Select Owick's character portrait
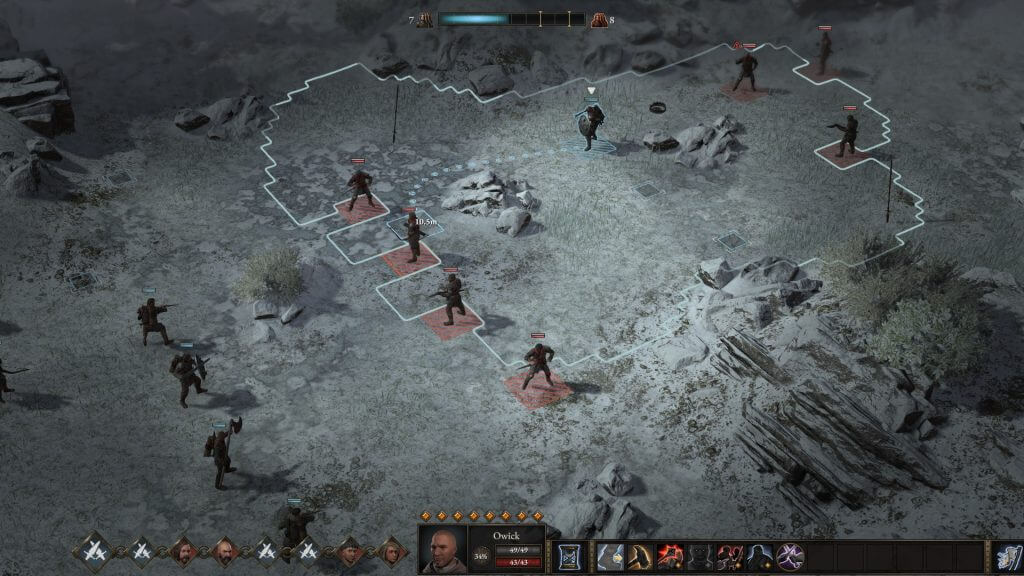 tap(442, 549)
